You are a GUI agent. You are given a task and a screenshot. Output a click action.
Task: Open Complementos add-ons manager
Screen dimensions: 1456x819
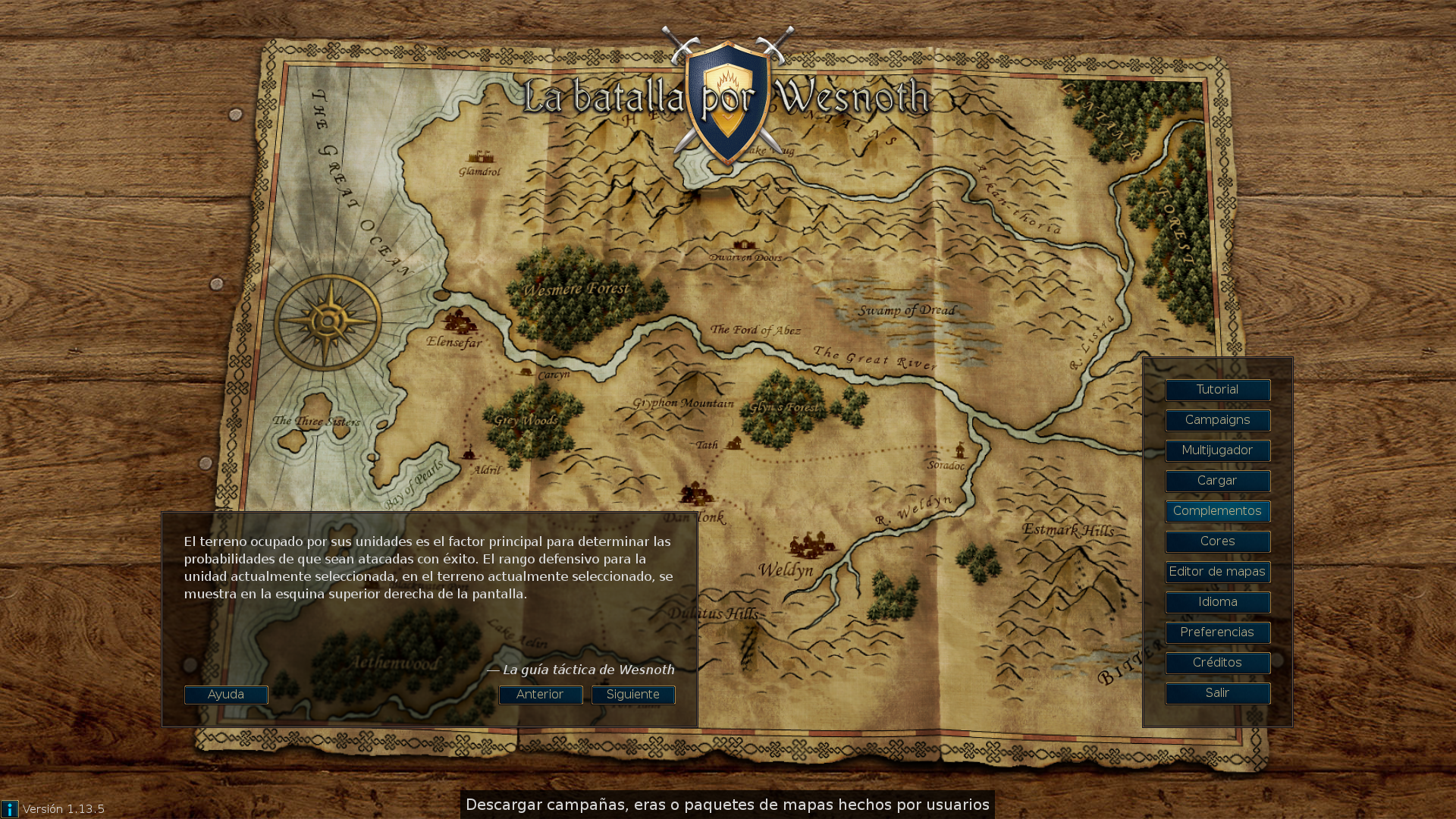(x=1217, y=511)
